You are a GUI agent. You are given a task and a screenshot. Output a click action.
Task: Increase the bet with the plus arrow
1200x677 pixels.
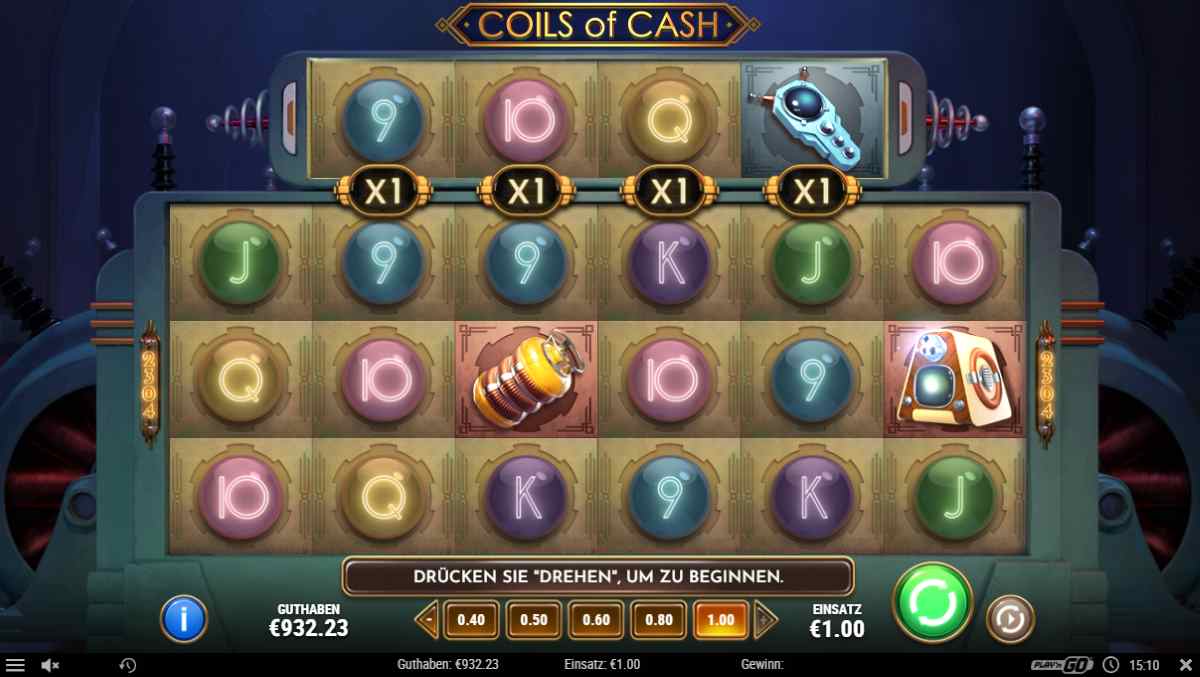(765, 620)
